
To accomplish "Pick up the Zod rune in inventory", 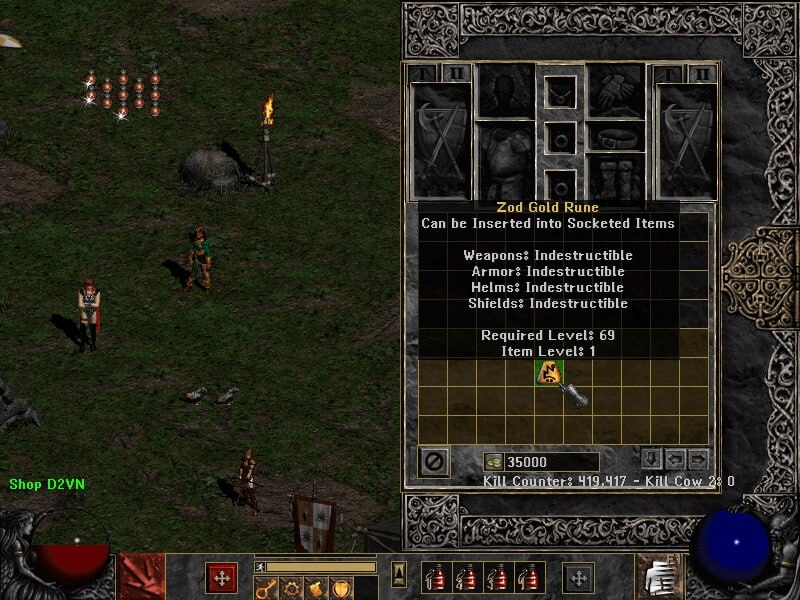I will (x=548, y=373).
